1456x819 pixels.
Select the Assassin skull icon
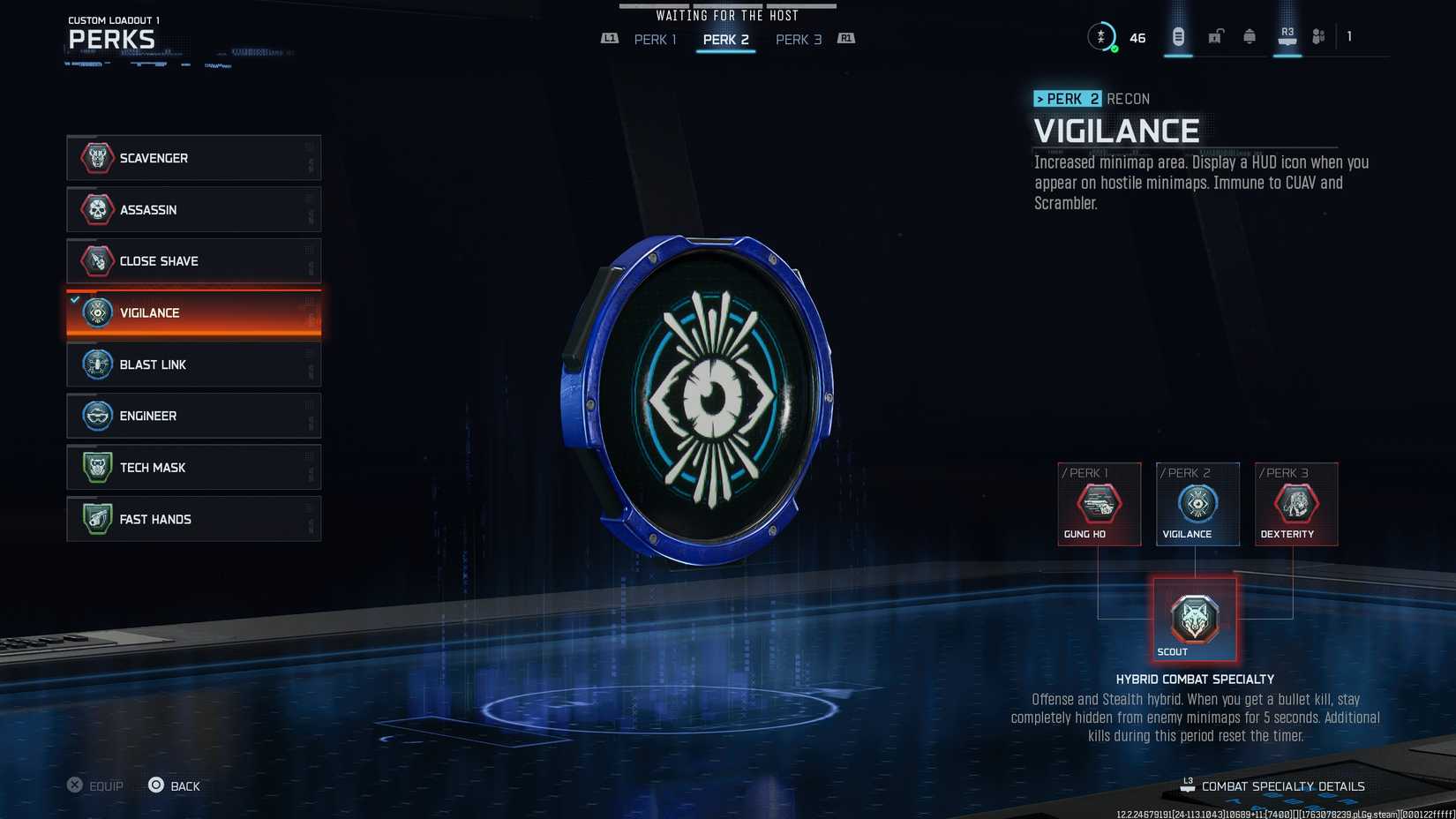(x=95, y=210)
